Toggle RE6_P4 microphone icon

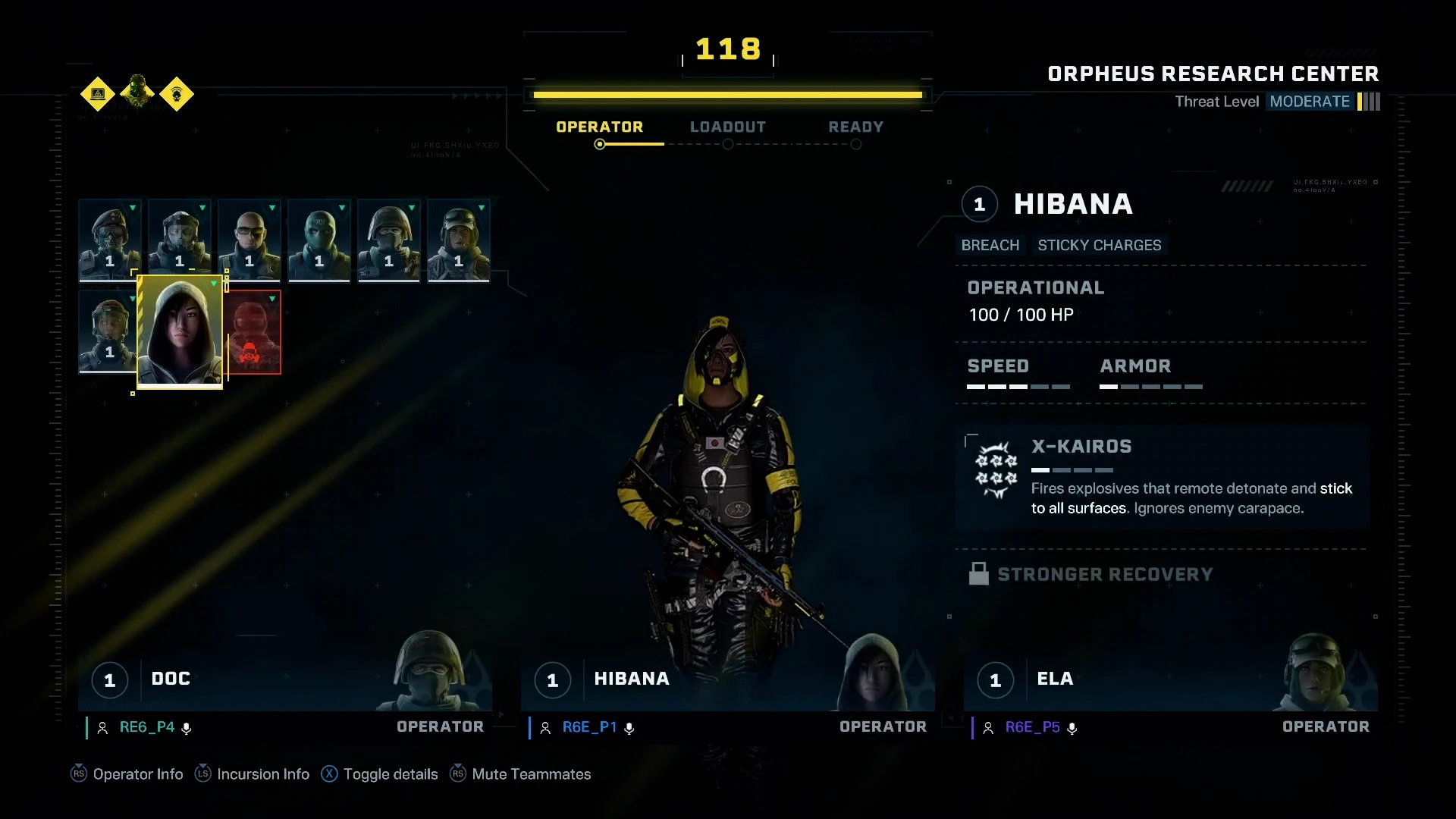(x=187, y=728)
